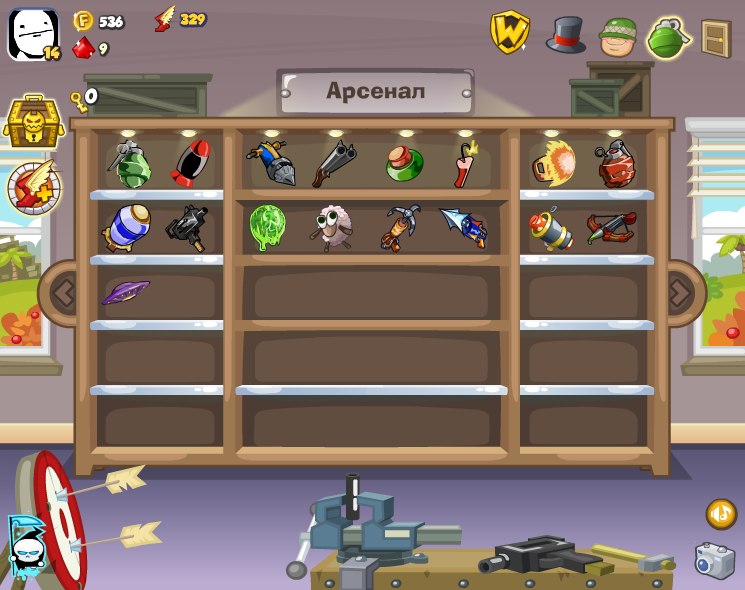Open the golden treasure chest

(33, 122)
